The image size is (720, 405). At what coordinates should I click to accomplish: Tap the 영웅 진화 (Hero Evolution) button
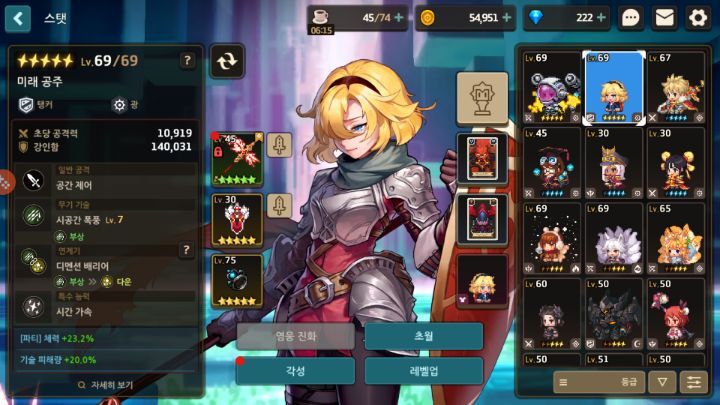tap(295, 336)
